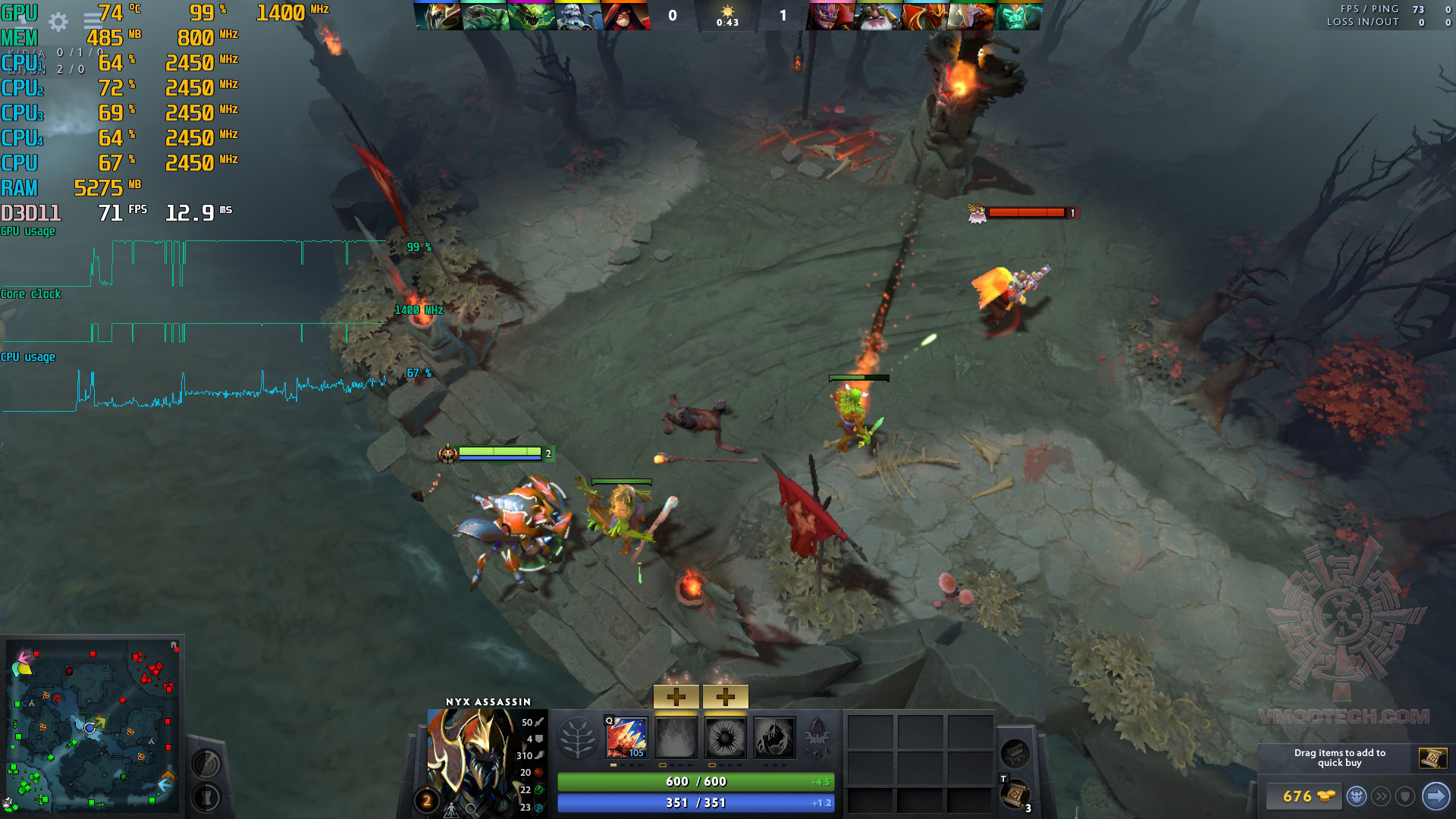Level up the second ability with the plus button
This screenshot has height=819, width=1456.
(676, 697)
